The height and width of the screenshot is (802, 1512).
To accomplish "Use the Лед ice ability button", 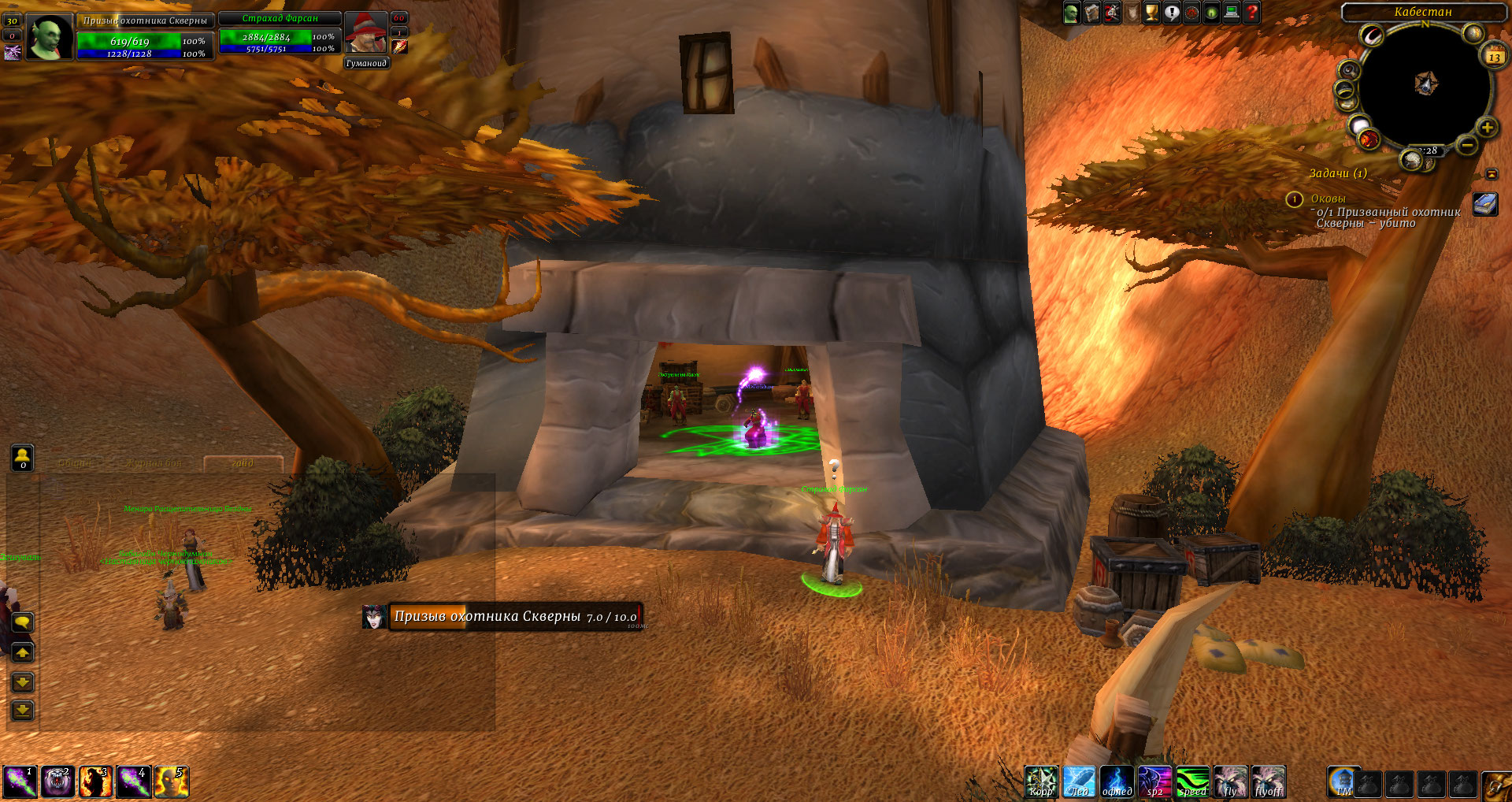I will coord(1078,782).
